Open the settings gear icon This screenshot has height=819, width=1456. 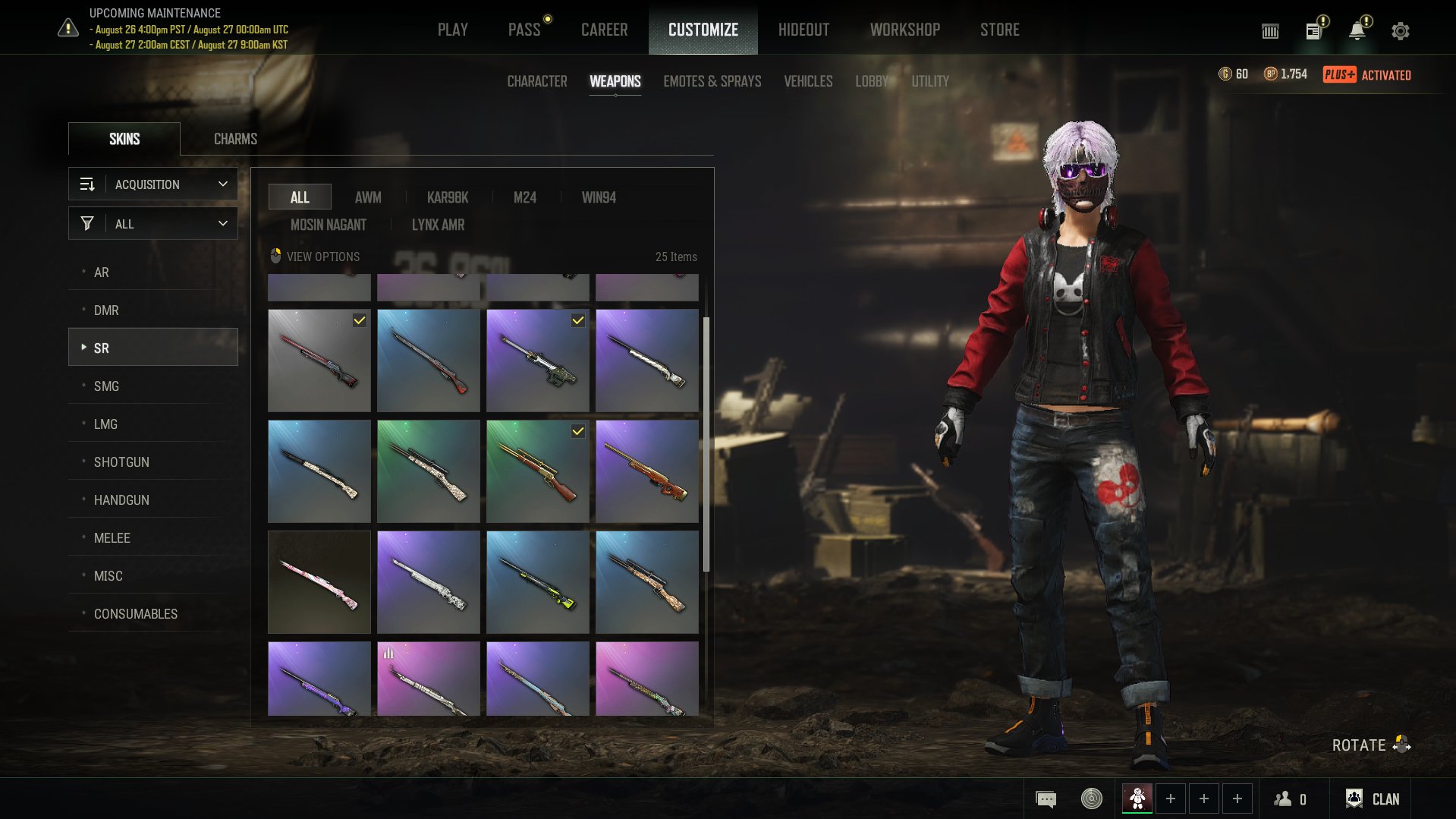(1400, 31)
